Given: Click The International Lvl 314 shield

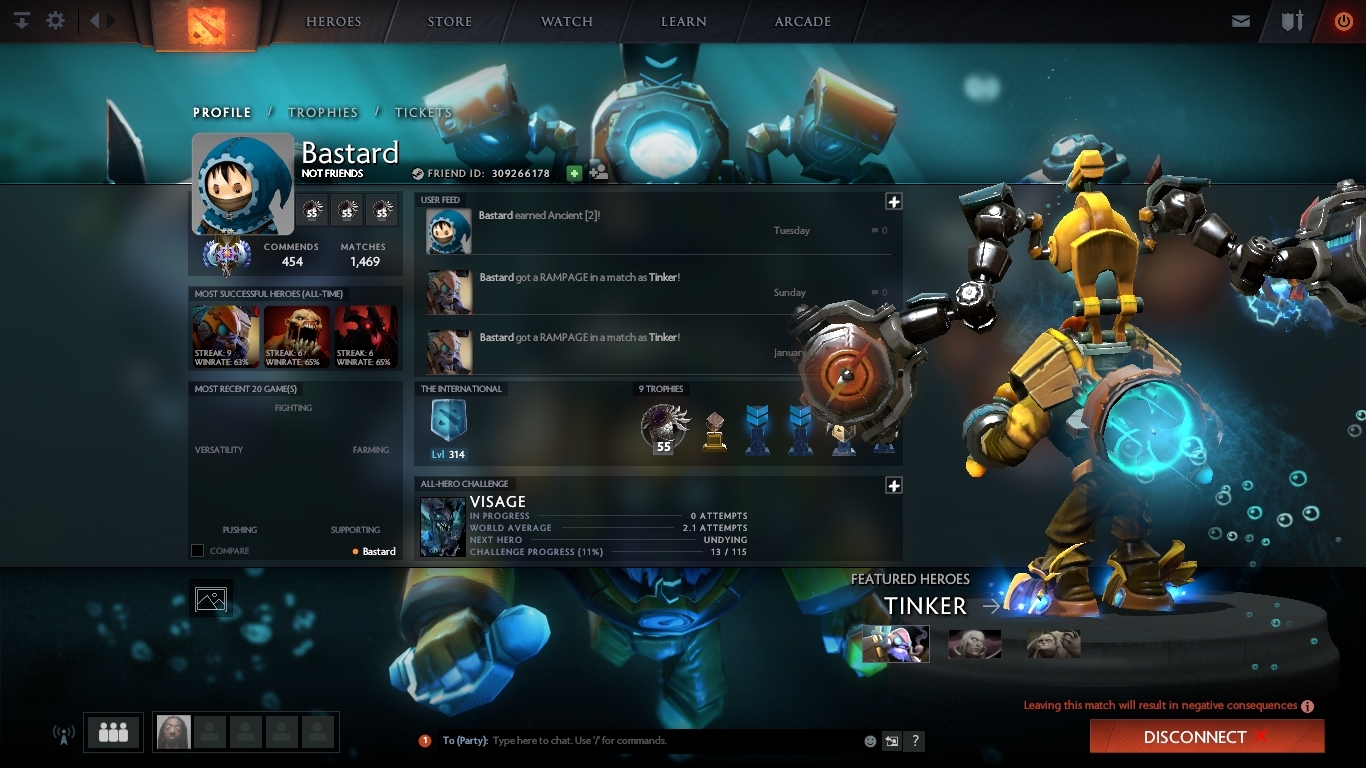Looking at the screenshot, I should point(447,420).
